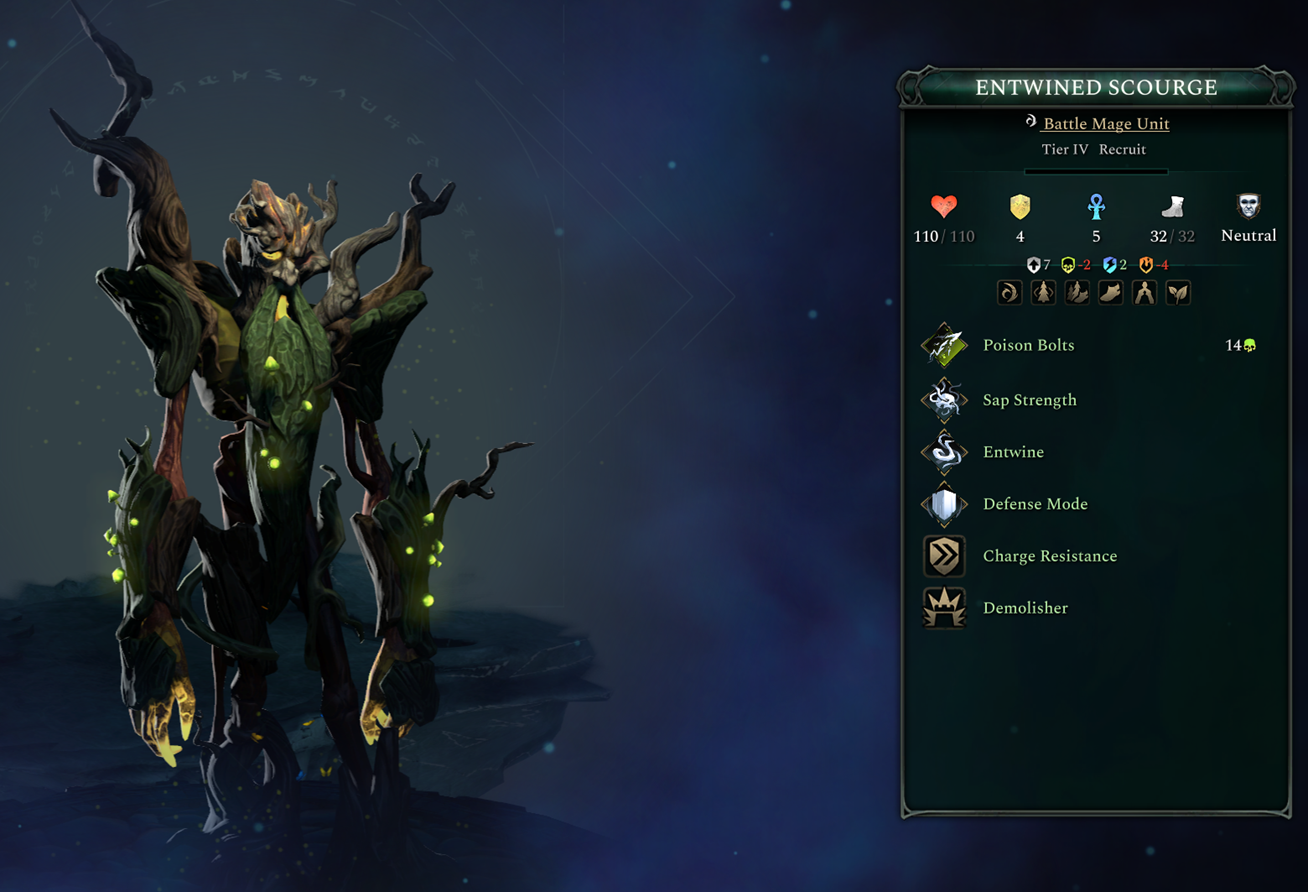
Task: Inspect the hooded figure trait icon
Action: pyautogui.click(x=1145, y=292)
